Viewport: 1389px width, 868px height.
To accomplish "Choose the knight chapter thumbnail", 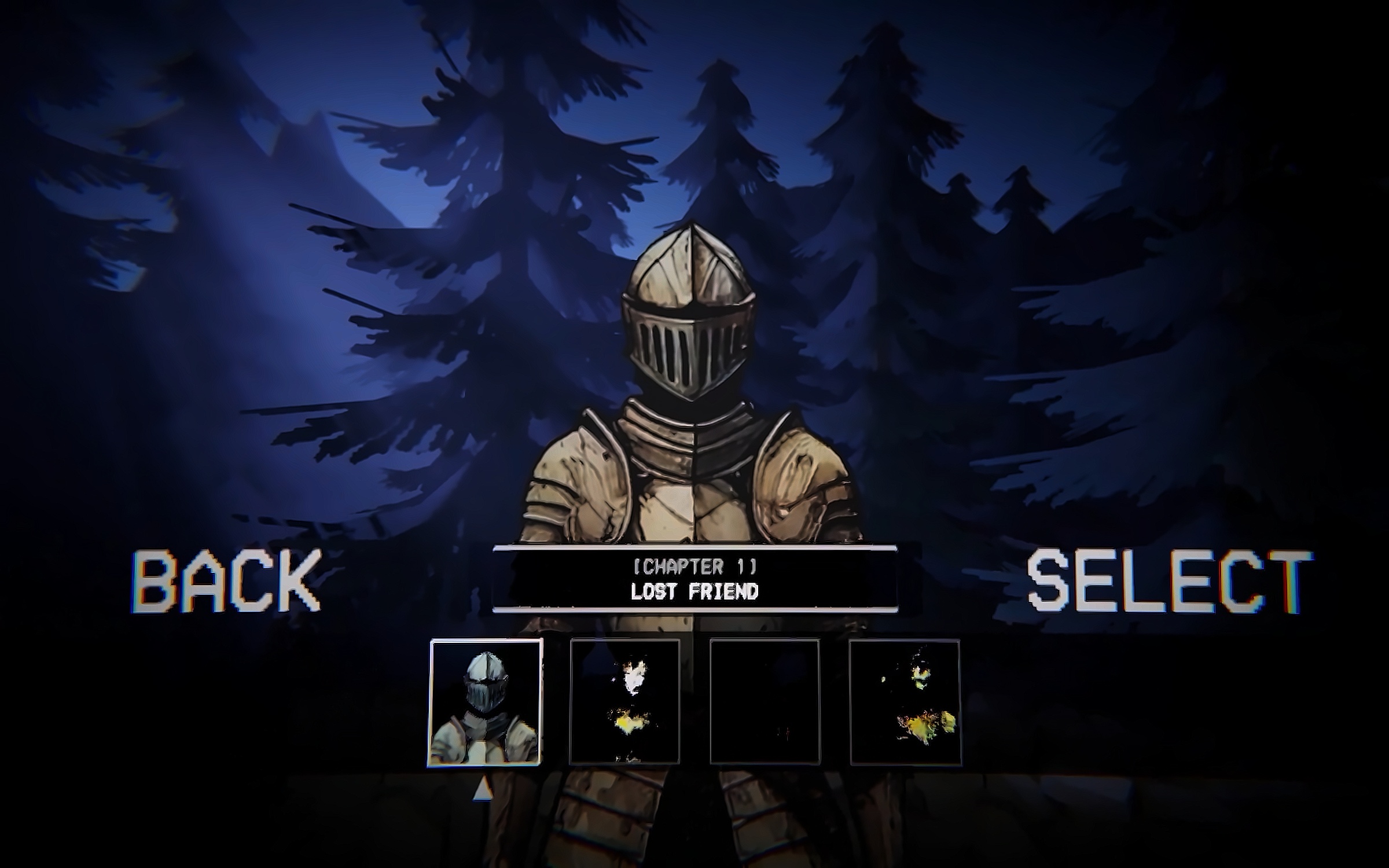I will (485, 702).
